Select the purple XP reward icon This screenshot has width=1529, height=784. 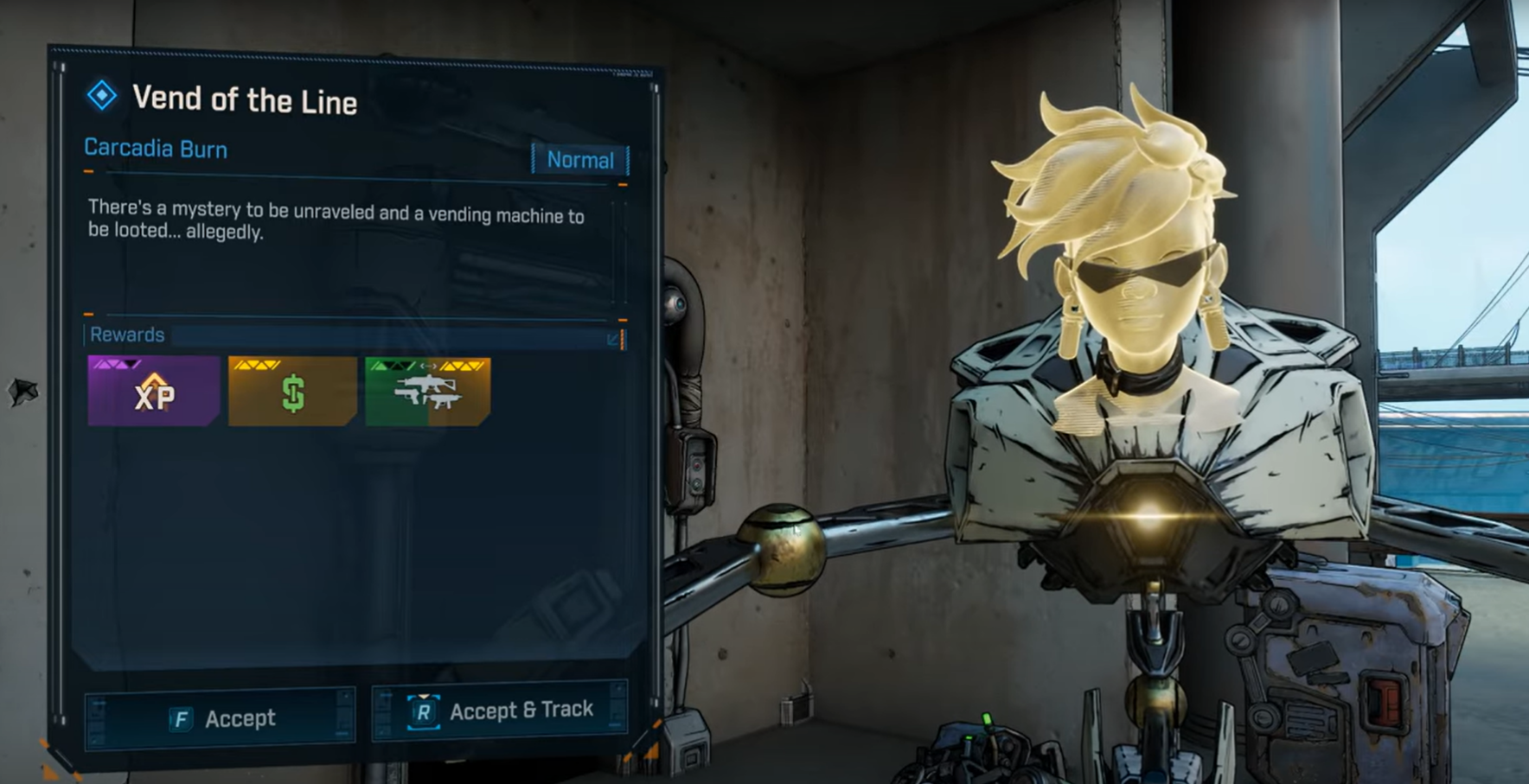coord(152,395)
